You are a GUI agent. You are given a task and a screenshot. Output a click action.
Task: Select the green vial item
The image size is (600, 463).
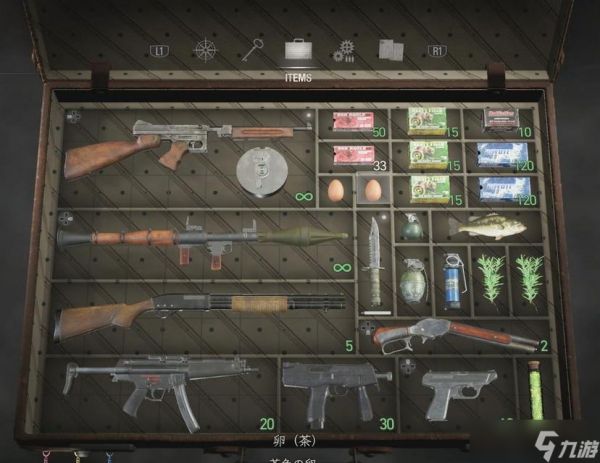[534, 392]
